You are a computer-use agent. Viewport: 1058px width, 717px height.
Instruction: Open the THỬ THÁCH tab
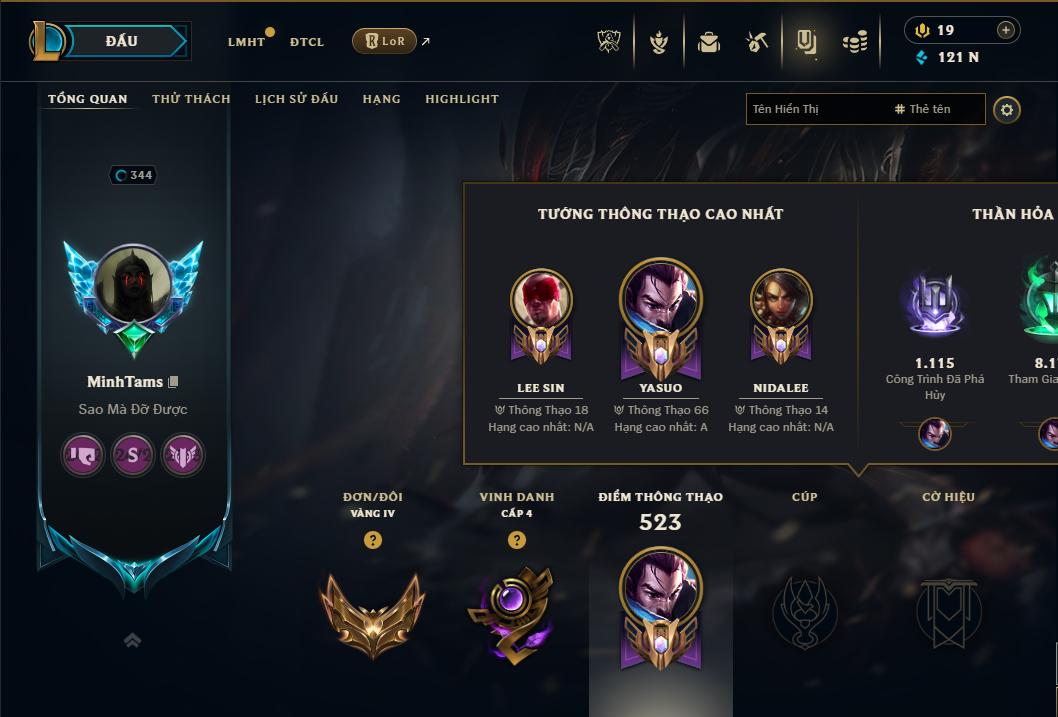(x=191, y=99)
